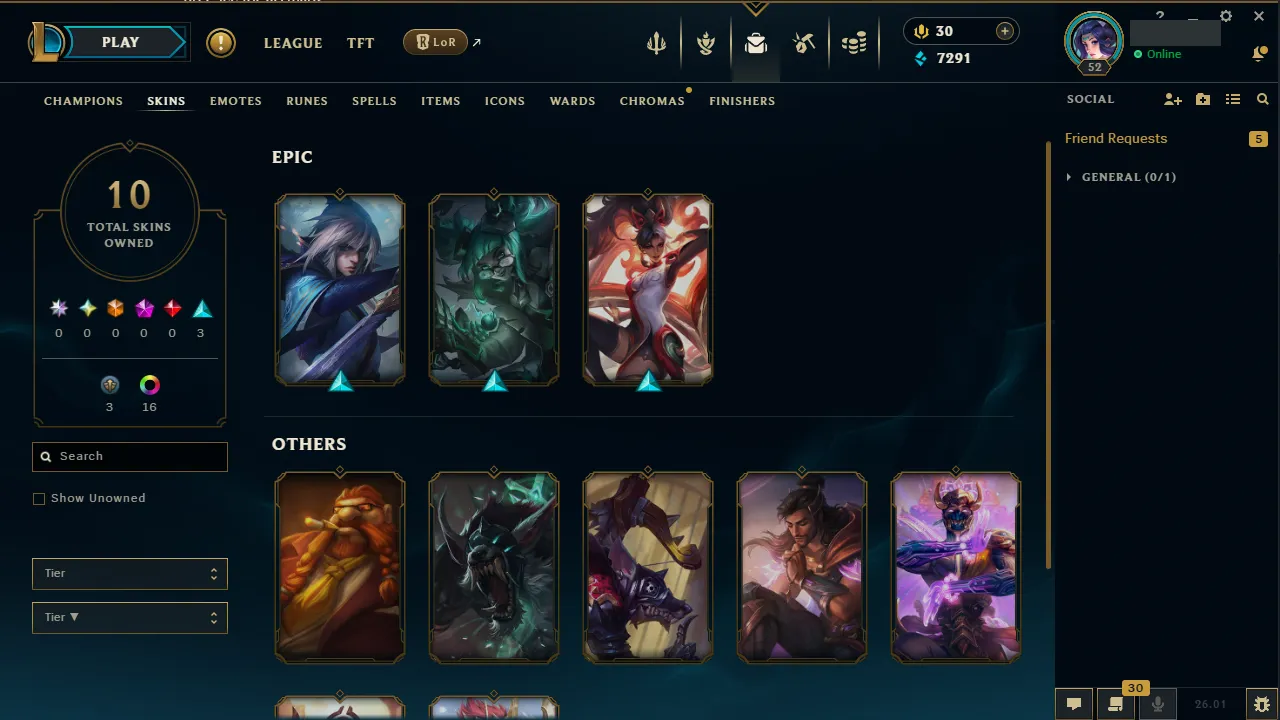Open the add-friend icon in Social panel
Viewport: 1280px width, 720px height.
1172,99
